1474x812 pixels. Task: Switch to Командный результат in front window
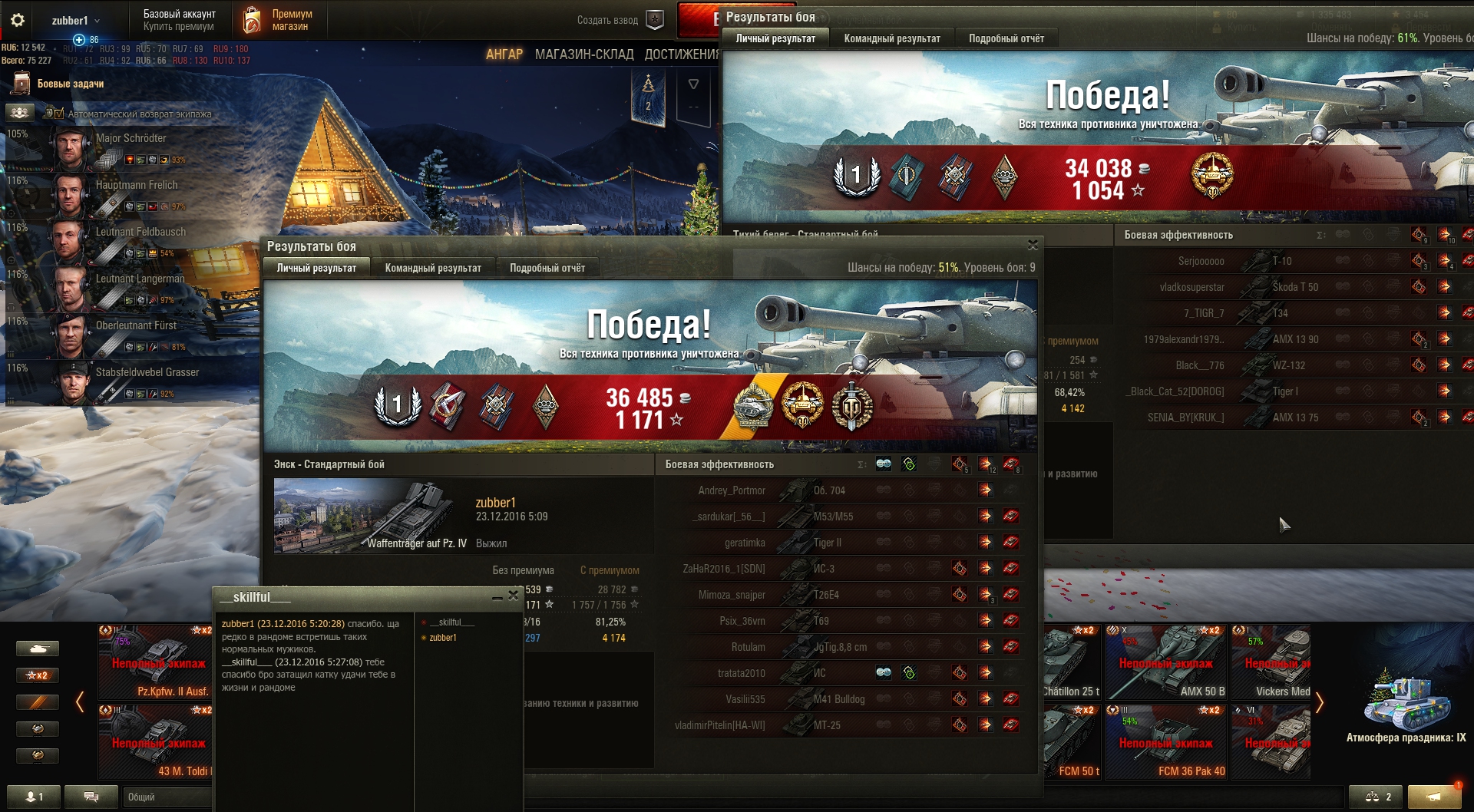[433, 268]
